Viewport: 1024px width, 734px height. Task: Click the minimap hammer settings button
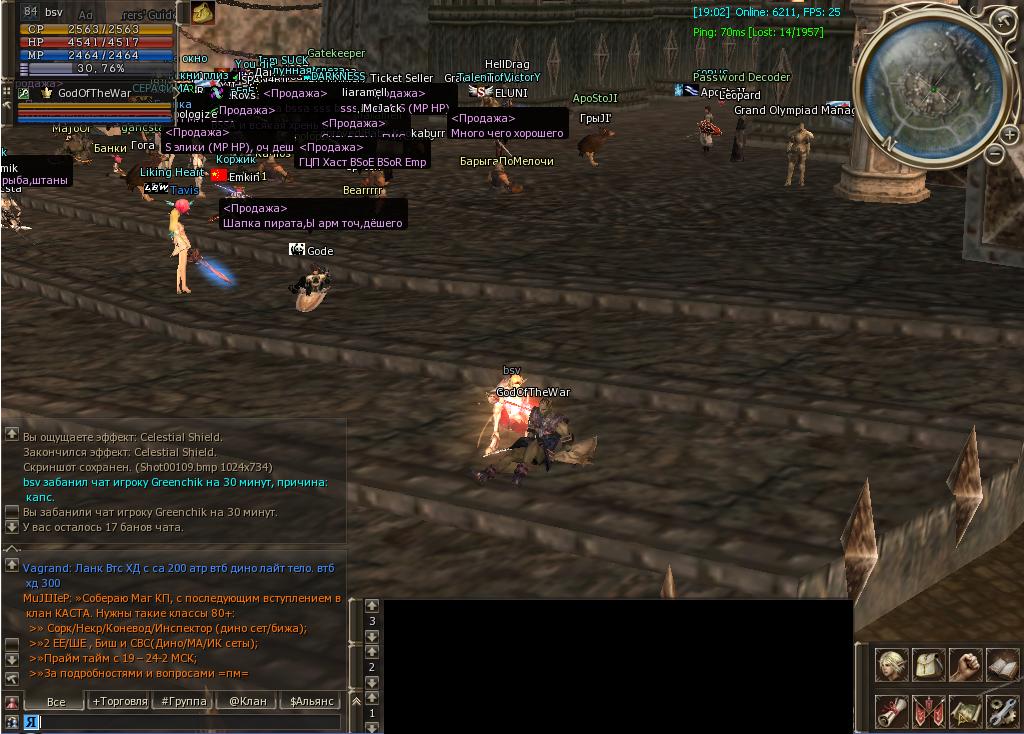pyautogui.click(x=1003, y=23)
